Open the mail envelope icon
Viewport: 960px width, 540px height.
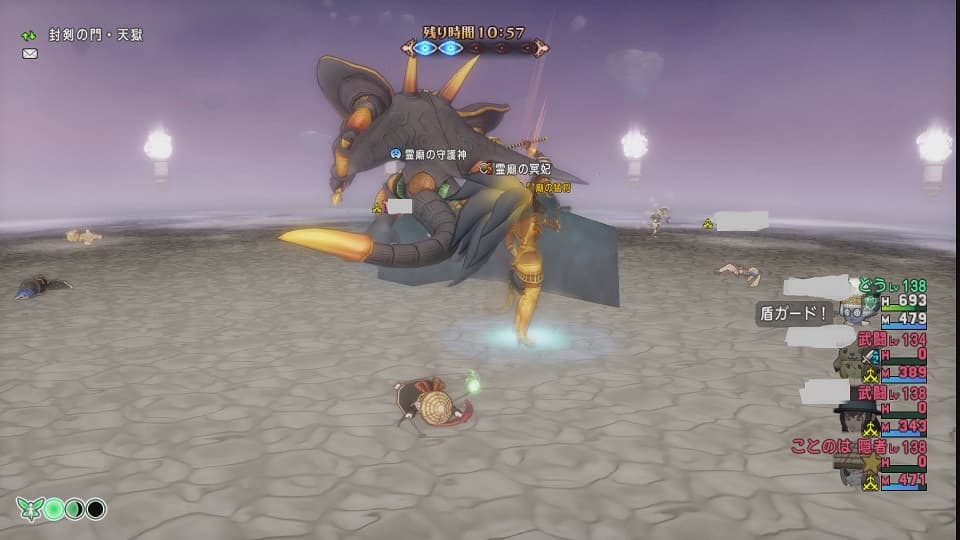click(30, 54)
